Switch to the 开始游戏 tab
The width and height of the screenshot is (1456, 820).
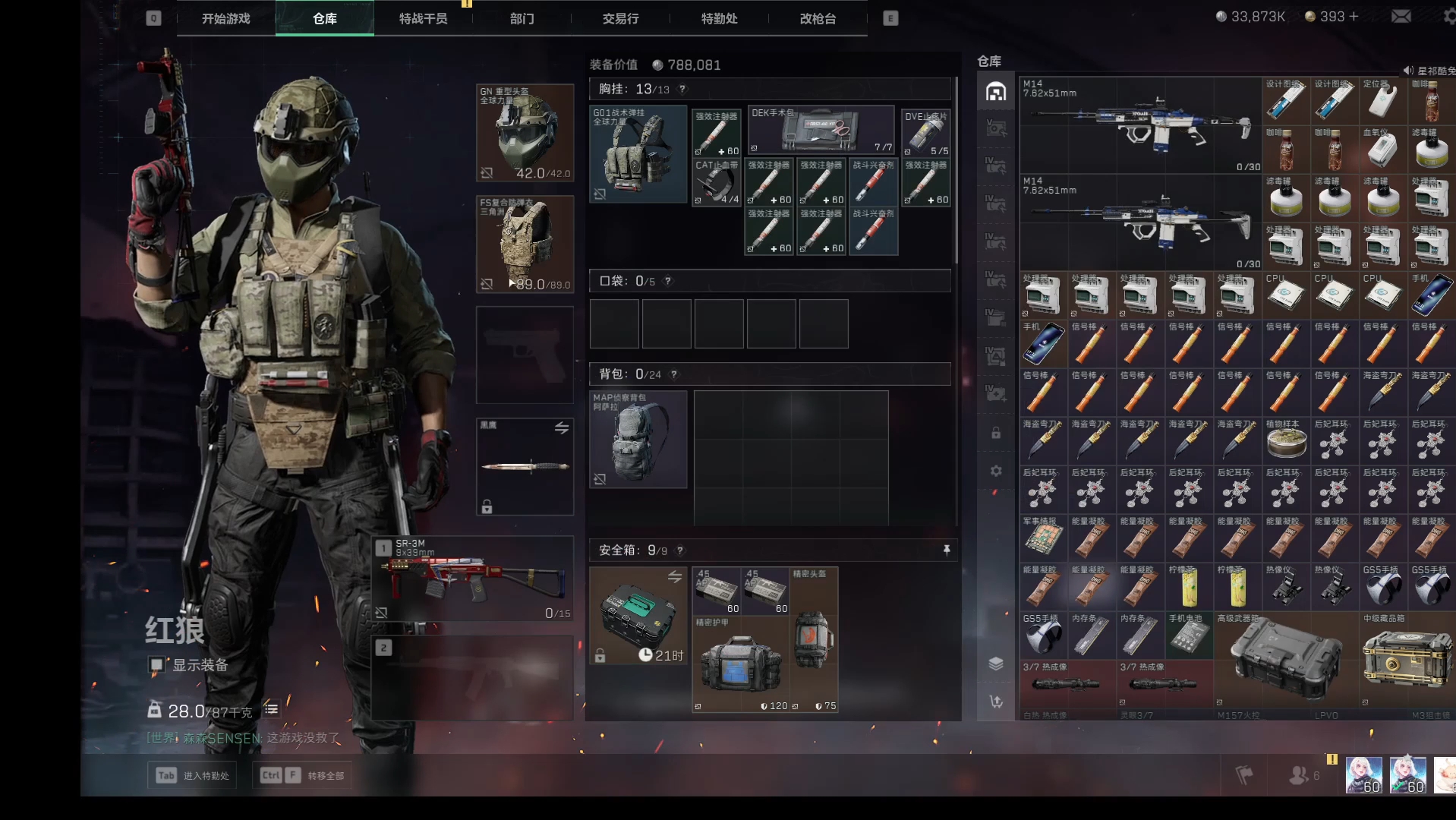pos(225,18)
